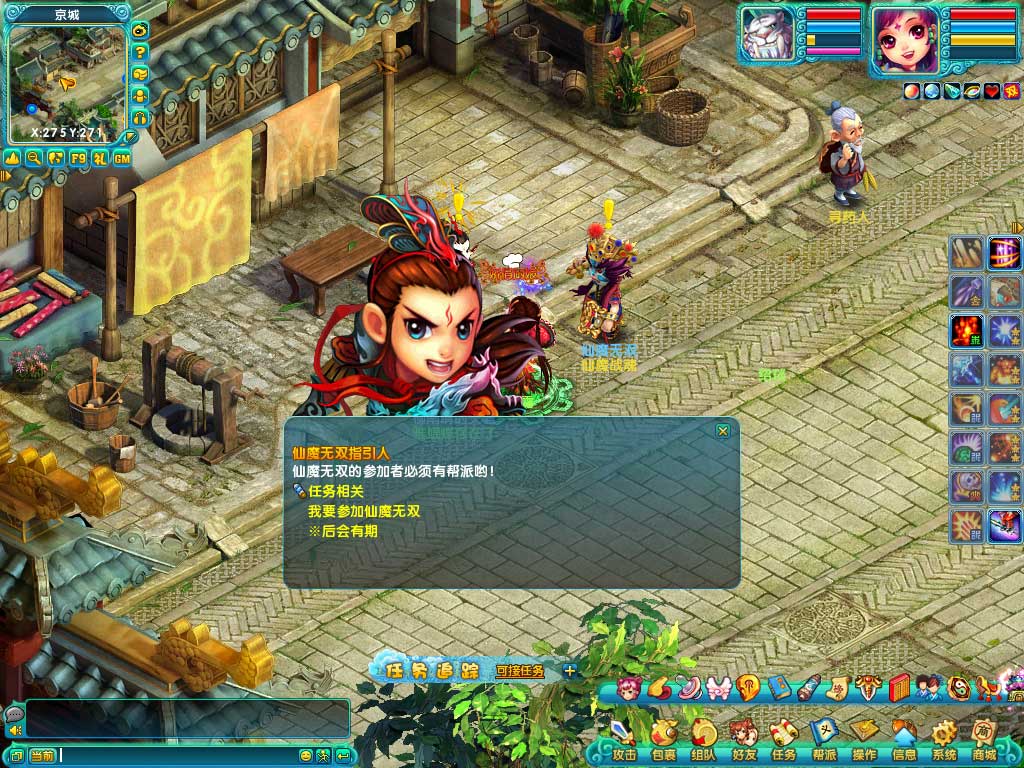The height and width of the screenshot is (768, 1024).
Task: Open the 任务 quest log
Action: (x=784, y=741)
